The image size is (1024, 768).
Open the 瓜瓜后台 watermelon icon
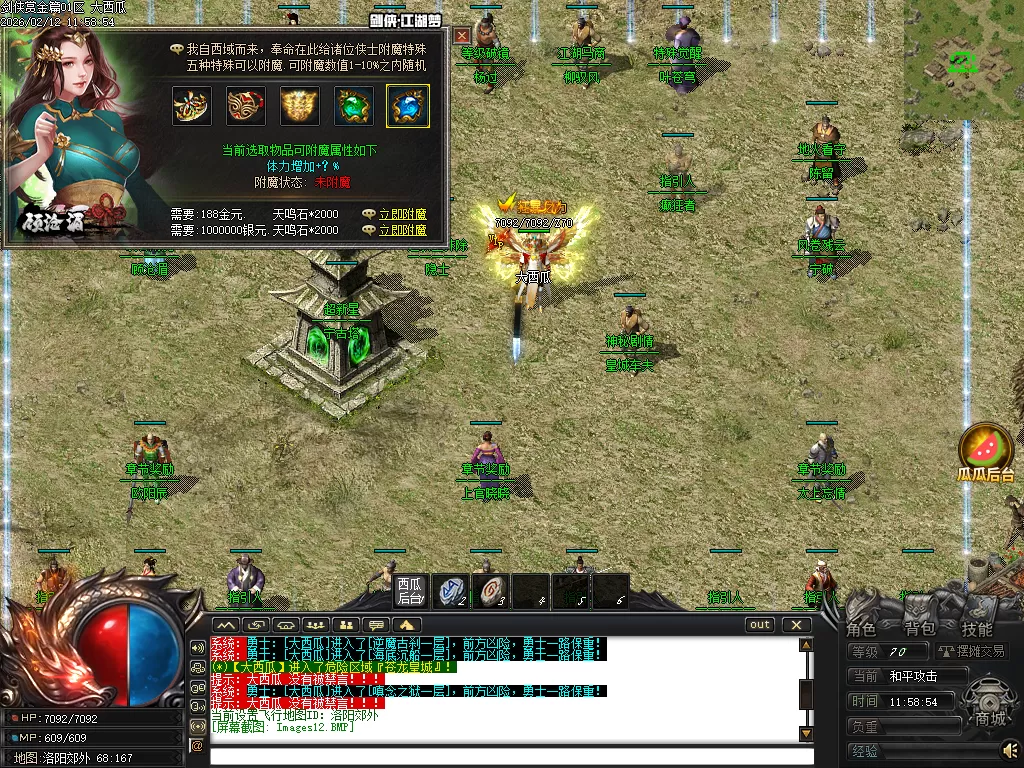(986, 452)
